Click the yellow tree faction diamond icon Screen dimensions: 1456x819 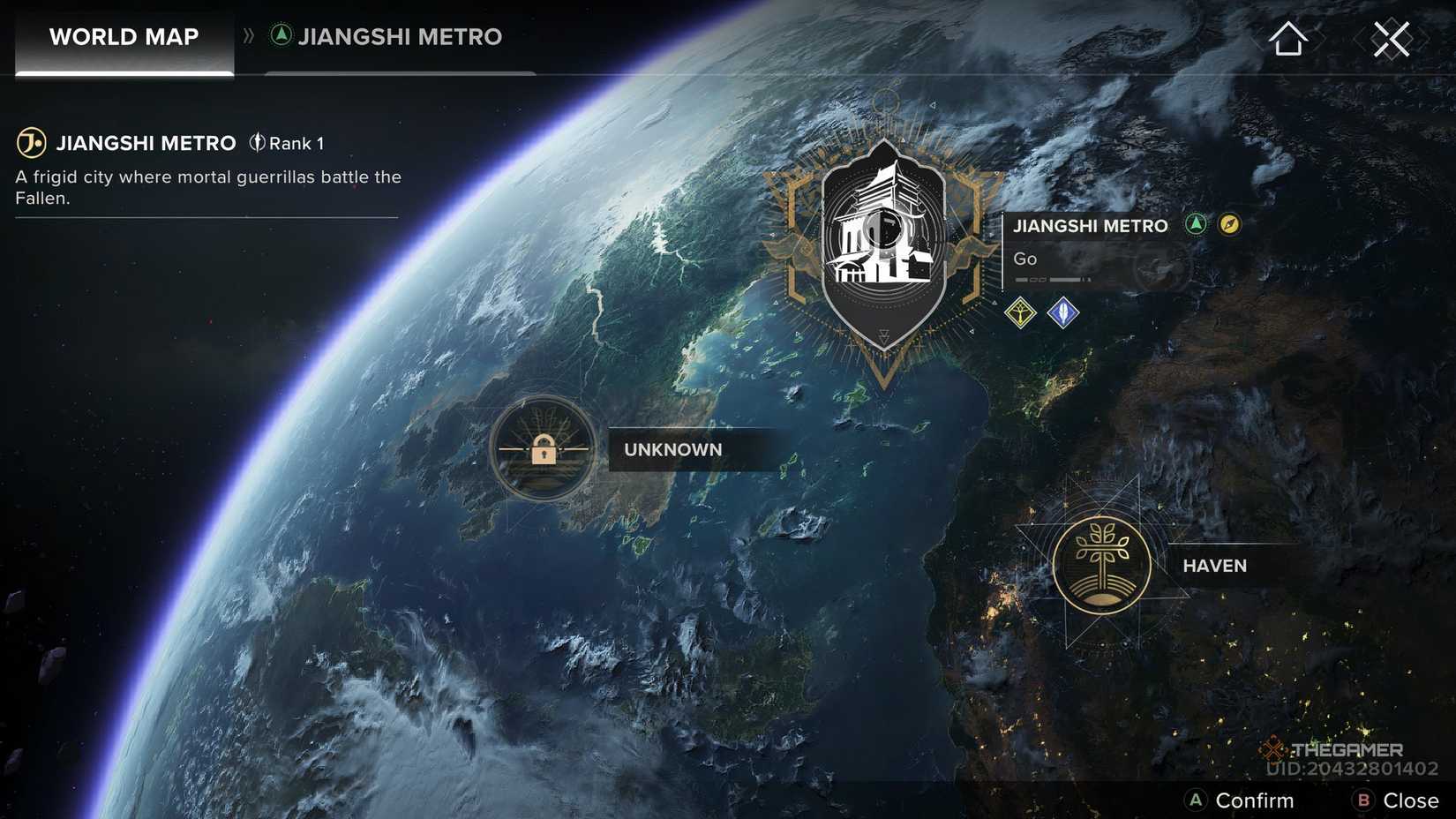1021,313
